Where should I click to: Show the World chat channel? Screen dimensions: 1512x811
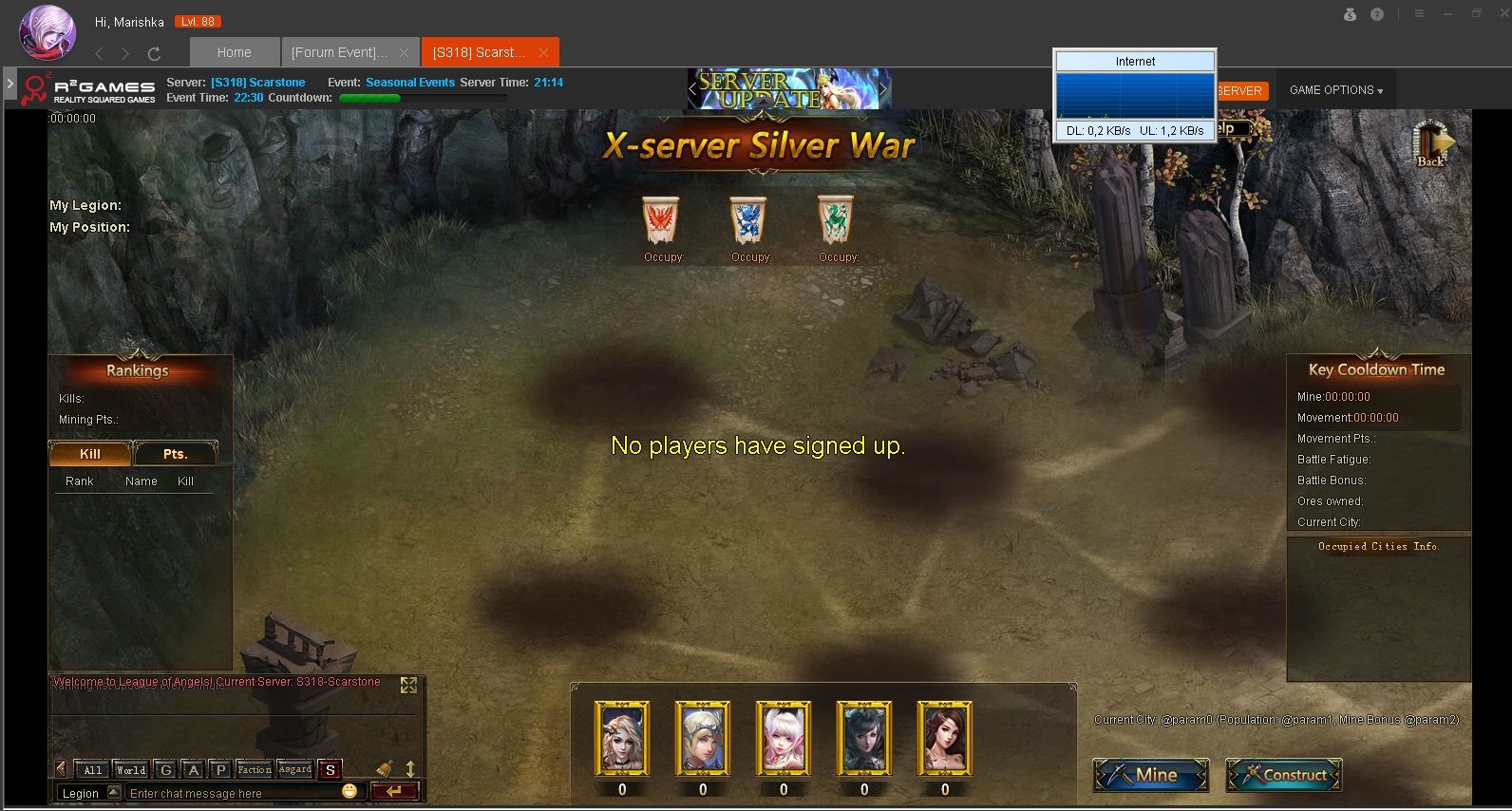[x=131, y=769]
